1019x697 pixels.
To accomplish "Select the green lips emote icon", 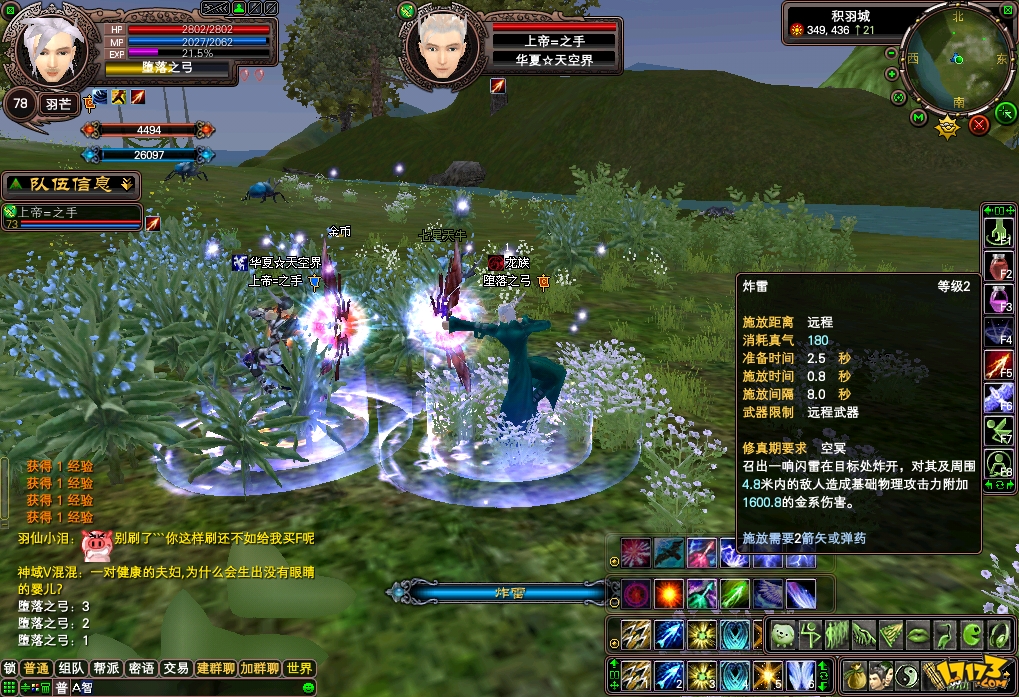I will pyautogui.click(x=917, y=633).
